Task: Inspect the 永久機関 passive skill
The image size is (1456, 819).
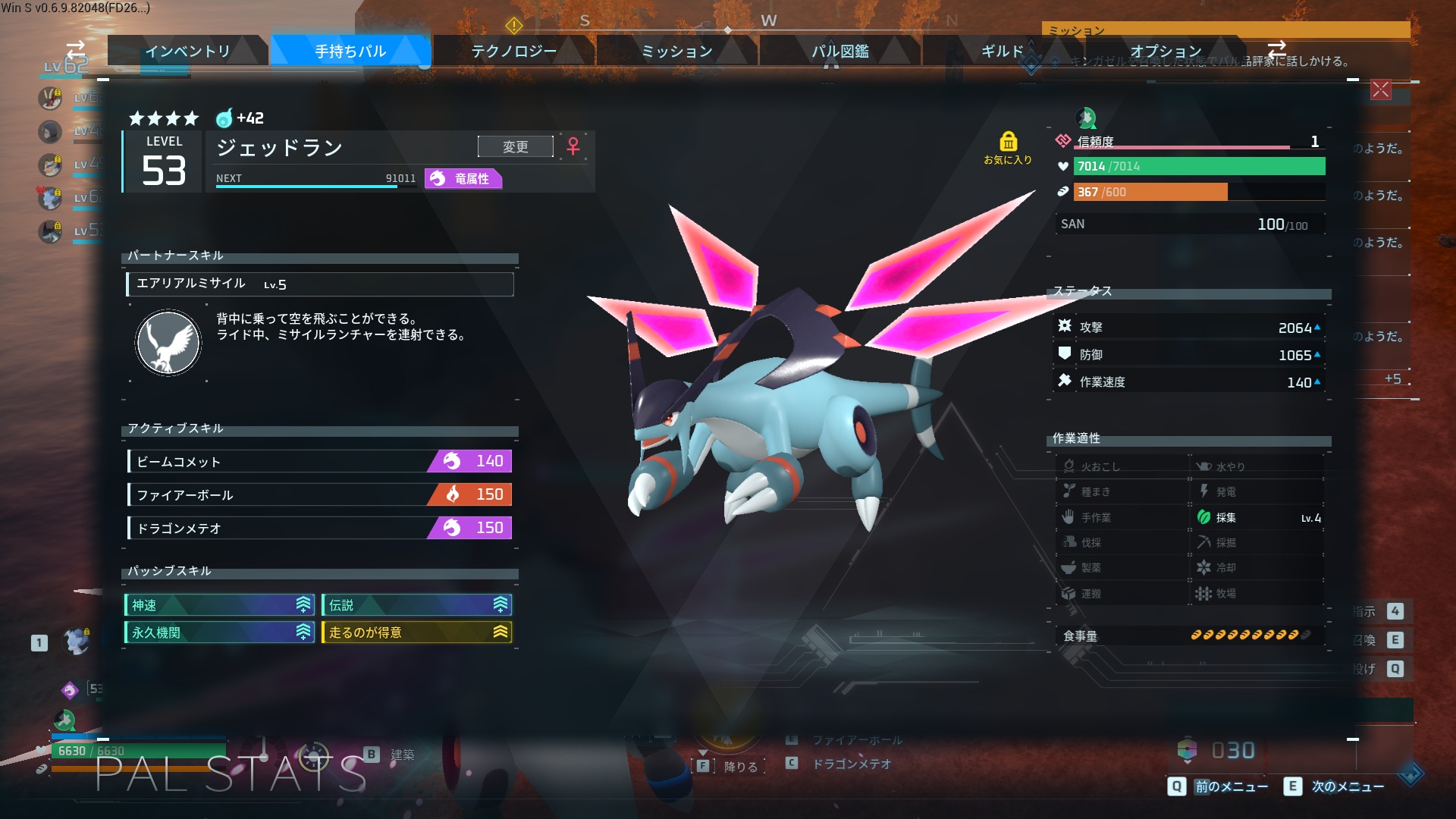Action: click(219, 632)
